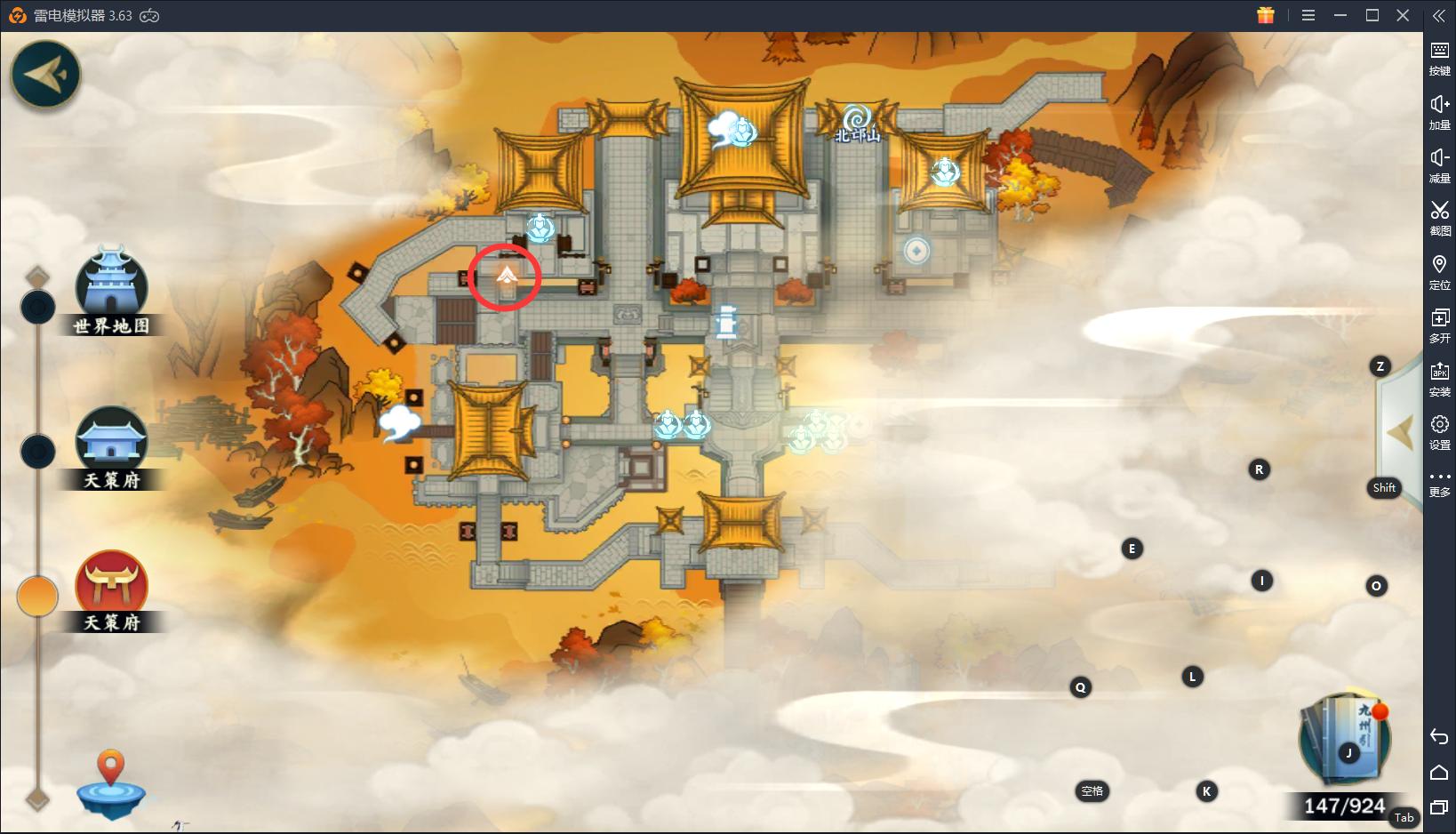Expand the side panel with the golden arrow
Viewport: 1456px width, 834px height.
tap(1400, 434)
